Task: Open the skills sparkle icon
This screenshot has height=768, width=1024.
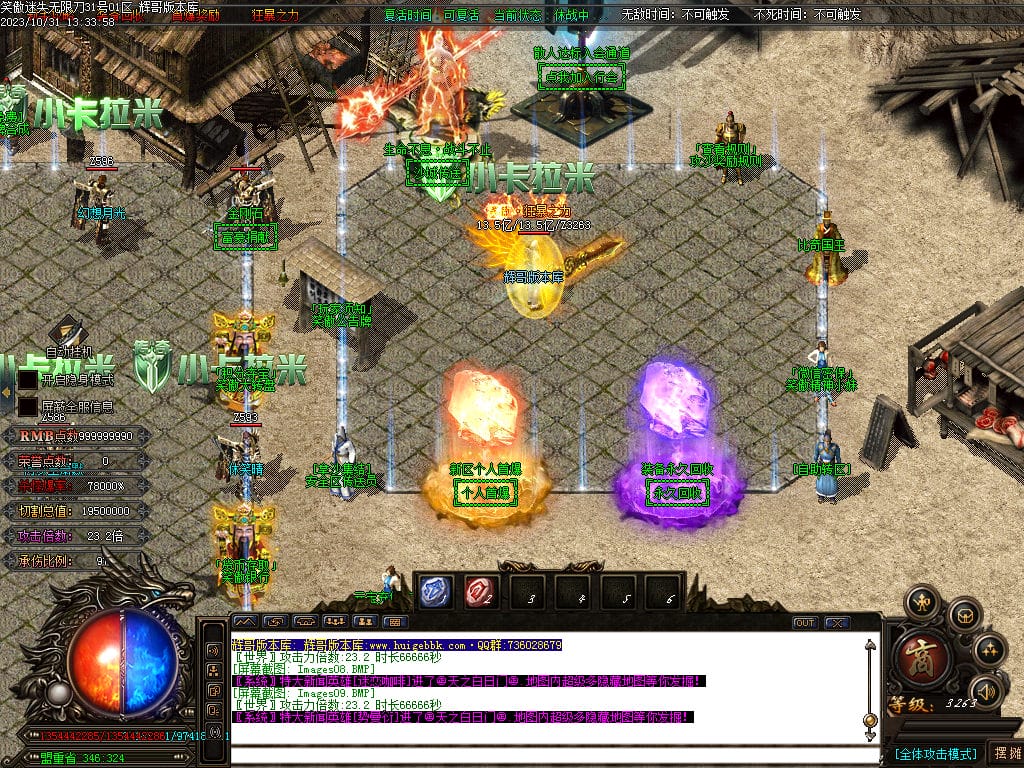Action: 989,649
